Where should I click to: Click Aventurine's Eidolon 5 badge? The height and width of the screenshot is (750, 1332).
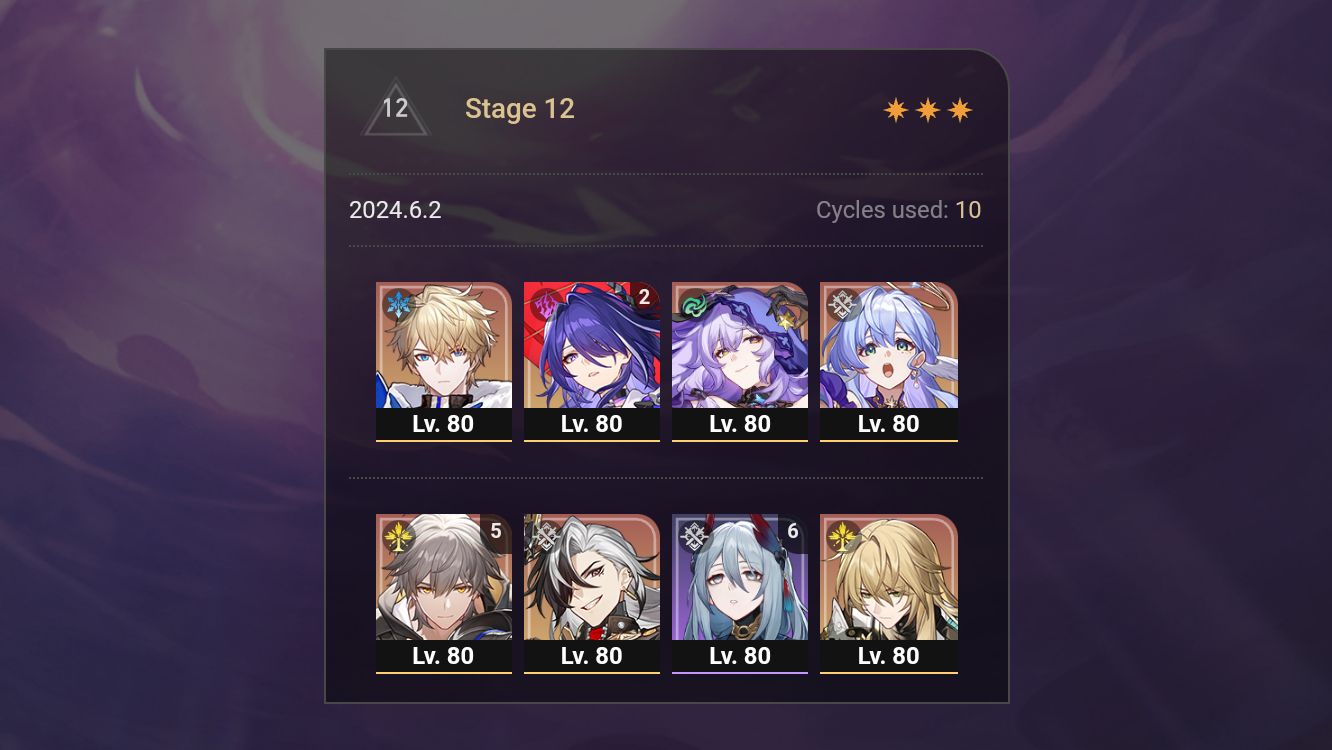point(496,533)
